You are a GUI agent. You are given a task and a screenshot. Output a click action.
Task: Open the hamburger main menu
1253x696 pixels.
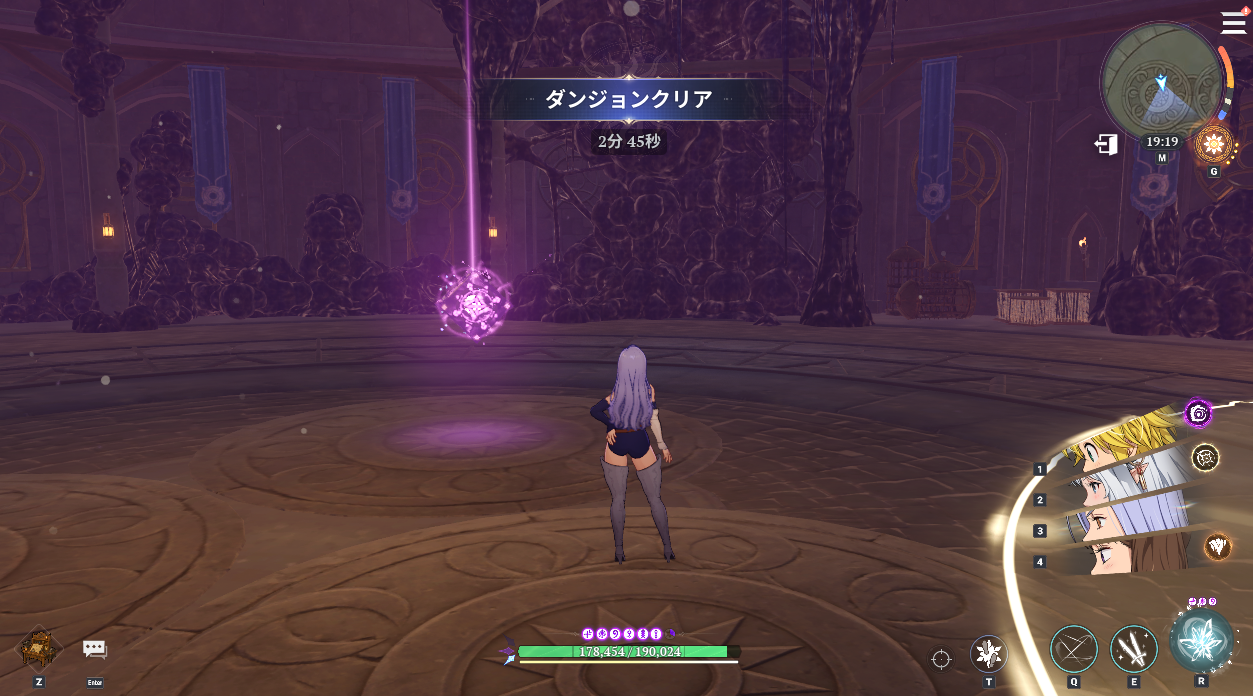(1233, 22)
